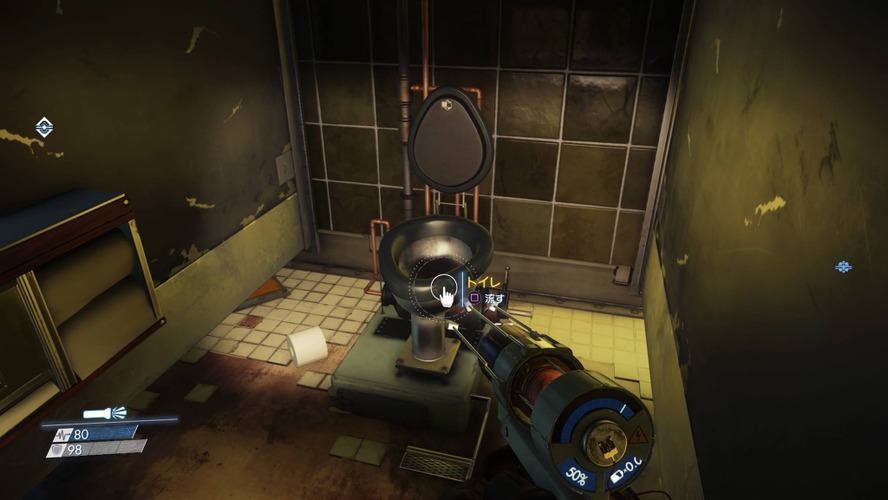Click the blue waypoint marker
Screen dimensions: 888x500
pos(843,267)
